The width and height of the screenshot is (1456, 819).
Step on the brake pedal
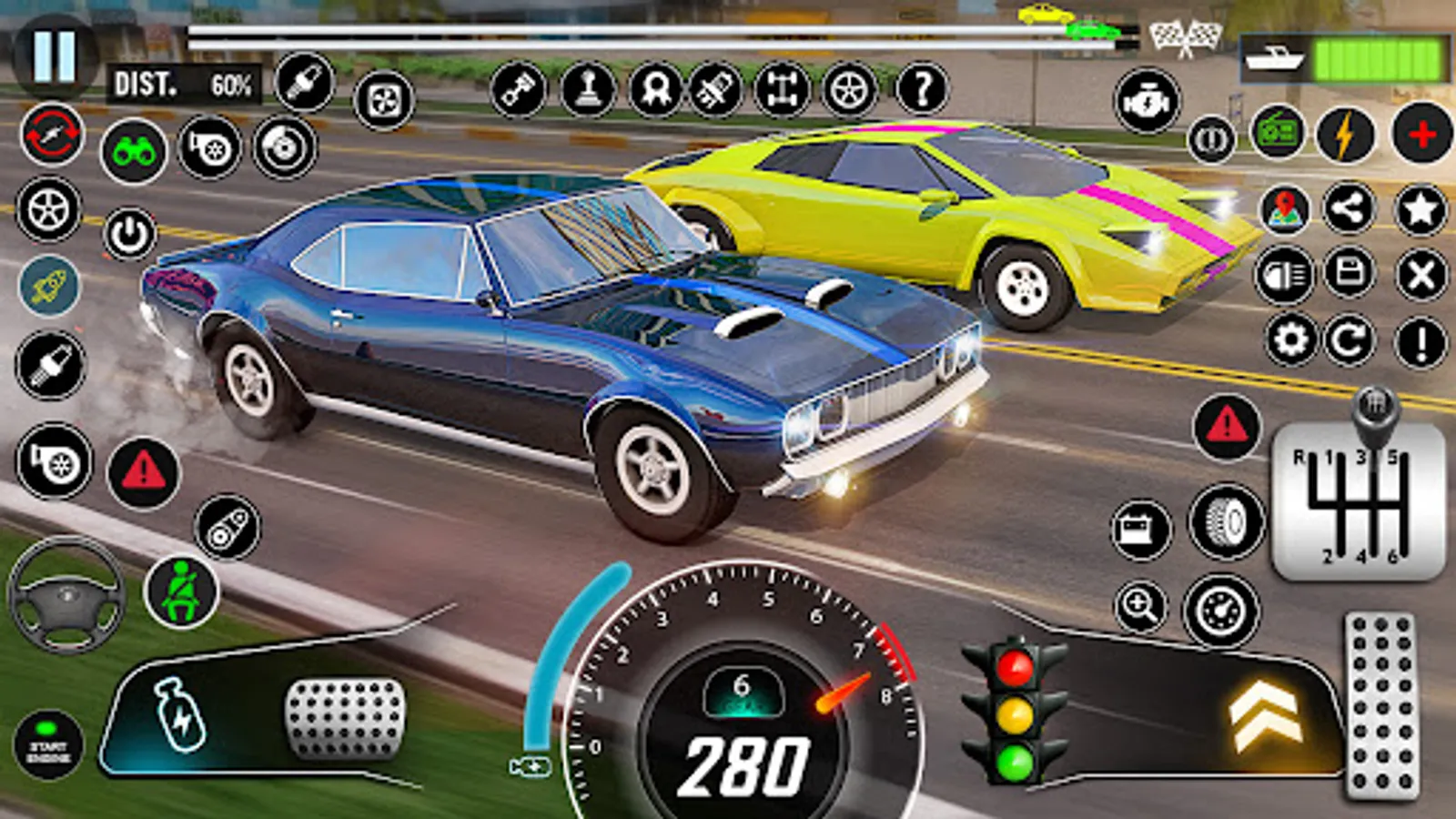coord(345,719)
